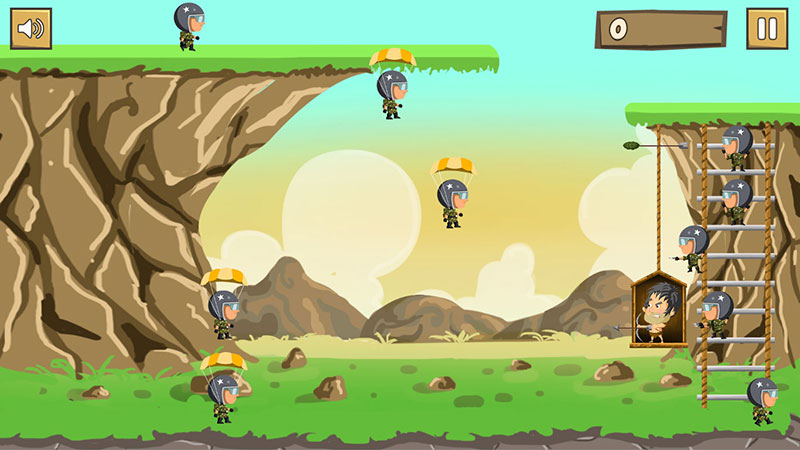Pause the game with the pause button

[767, 29]
